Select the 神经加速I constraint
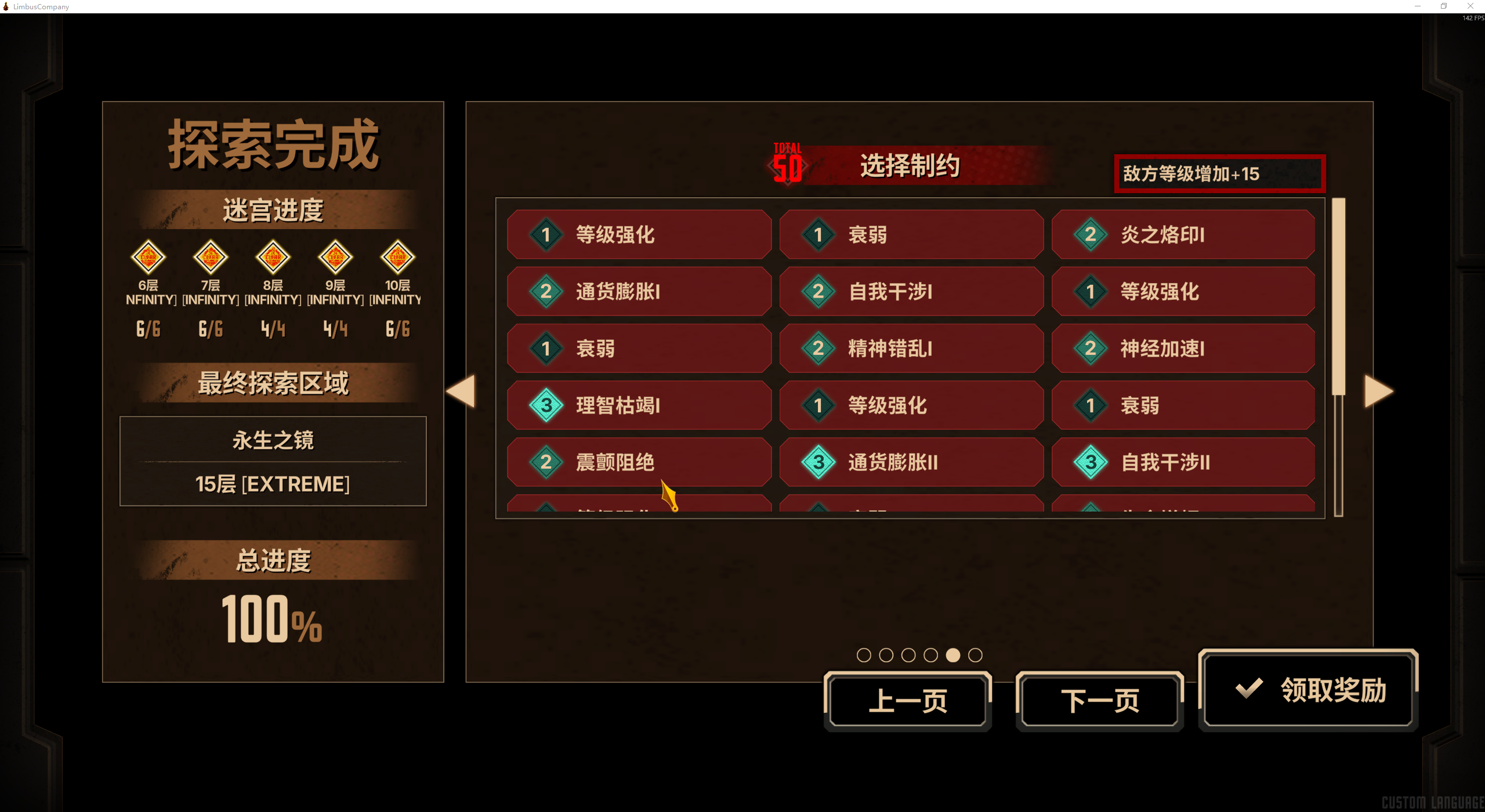The image size is (1485, 812). pos(1183,349)
